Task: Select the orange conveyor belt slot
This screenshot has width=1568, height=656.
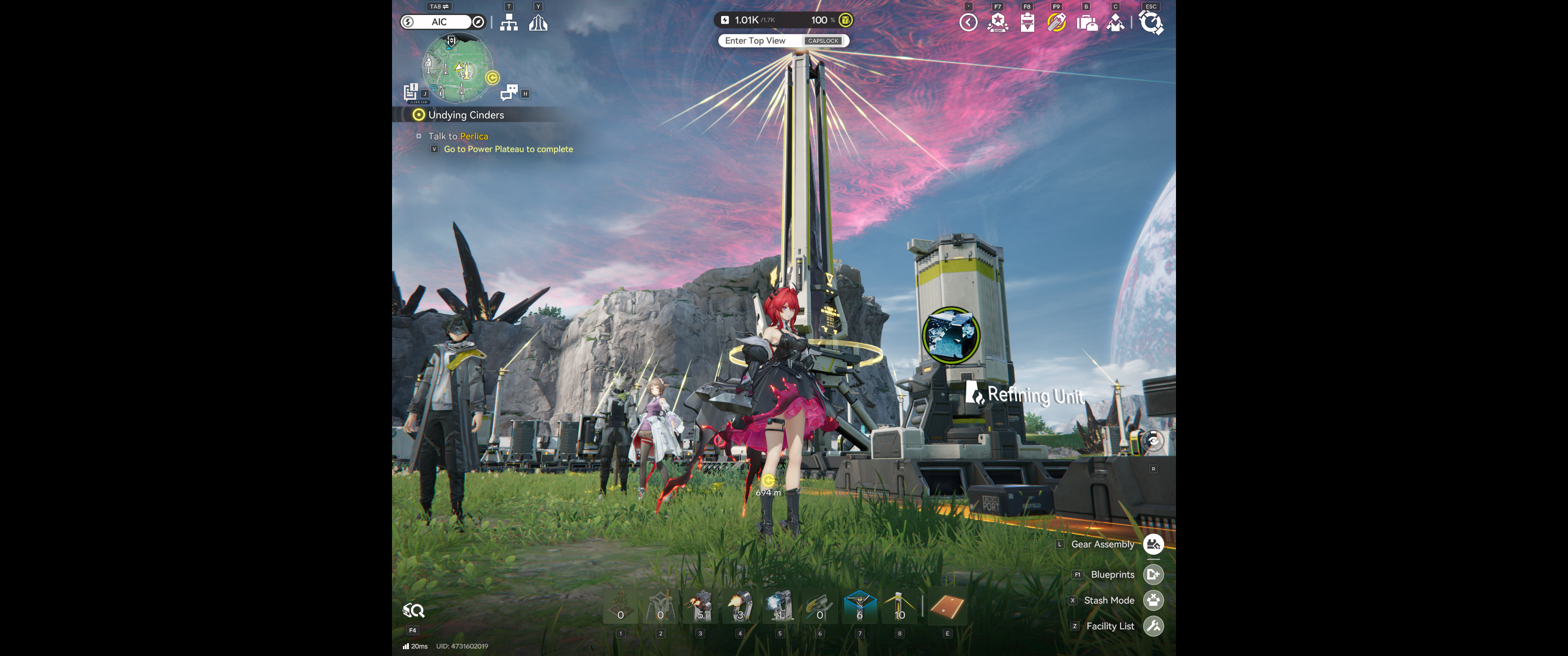Action: 947,608
